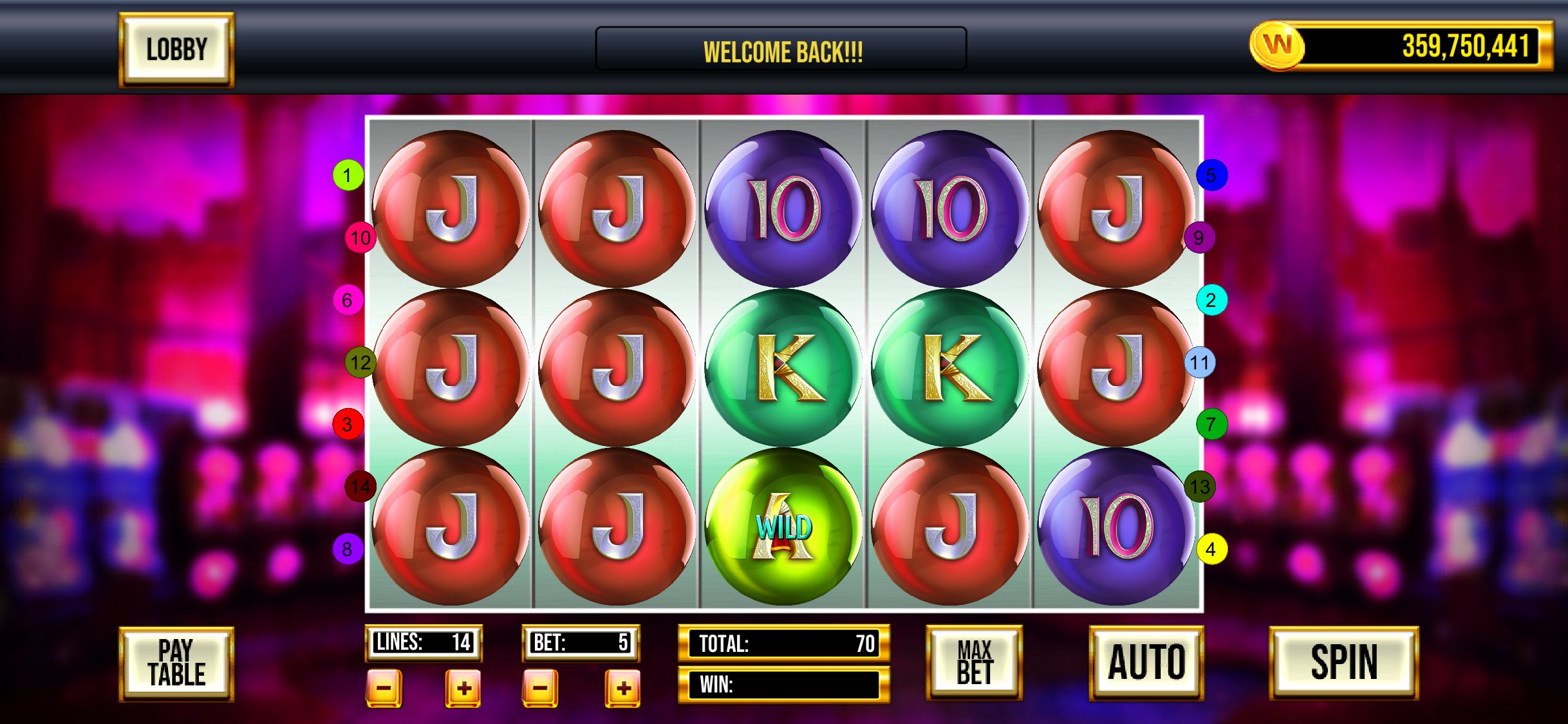Select payline 6 magenta marker
The image size is (1568, 724).
(x=348, y=300)
